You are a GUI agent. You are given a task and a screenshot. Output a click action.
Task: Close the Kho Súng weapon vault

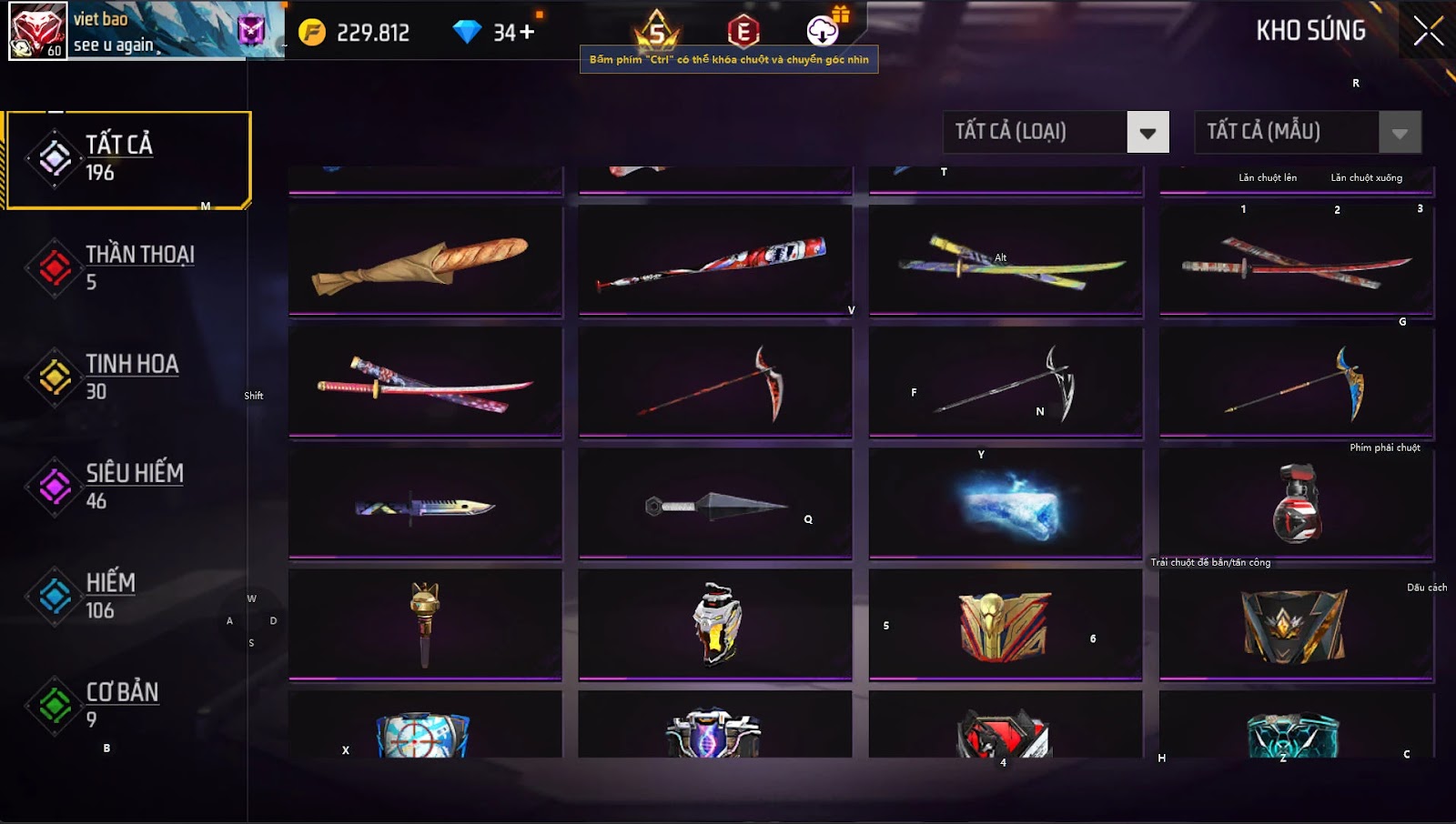pos(1428,31)
